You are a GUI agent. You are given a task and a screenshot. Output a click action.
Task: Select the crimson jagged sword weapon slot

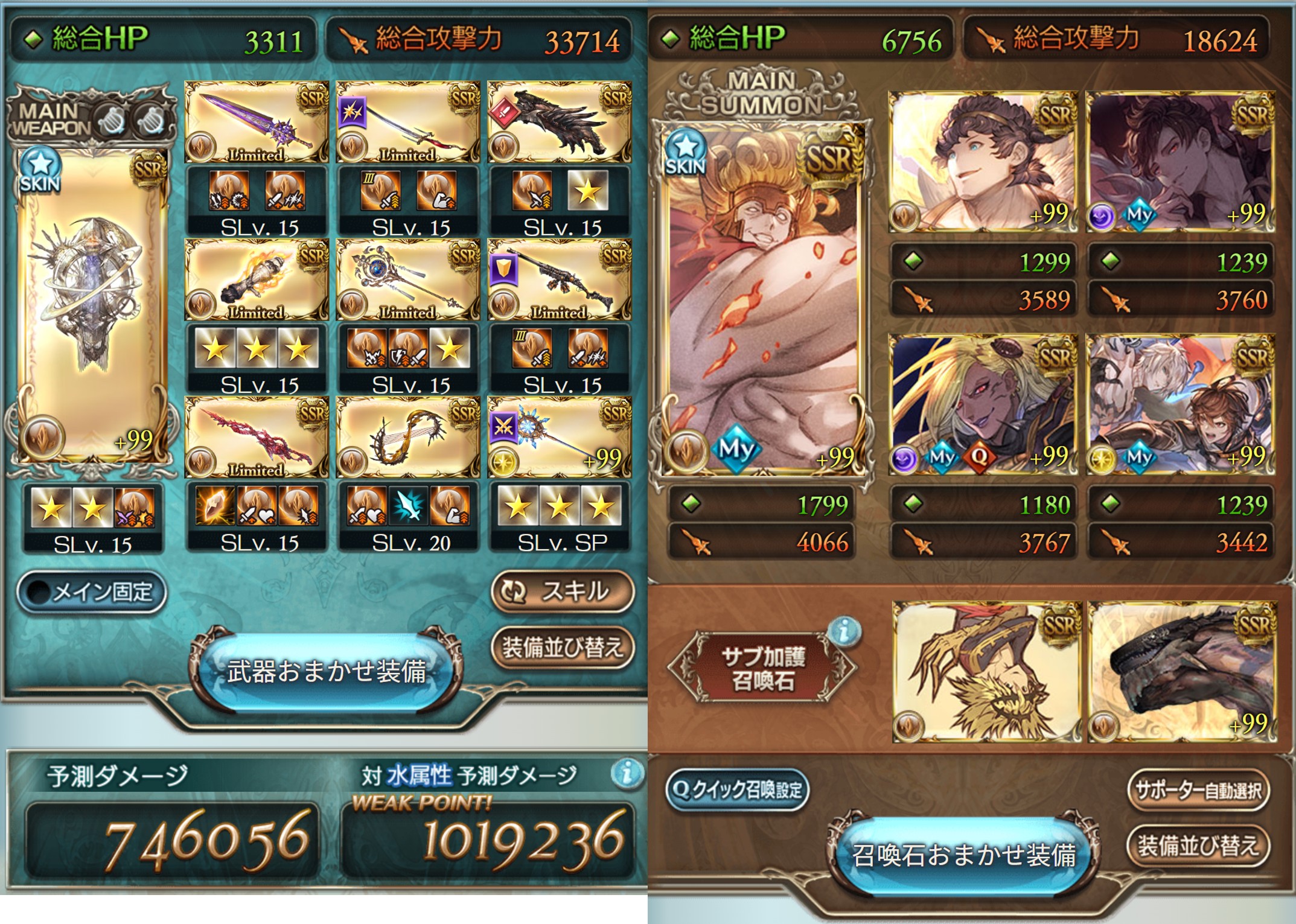point(257,438)
